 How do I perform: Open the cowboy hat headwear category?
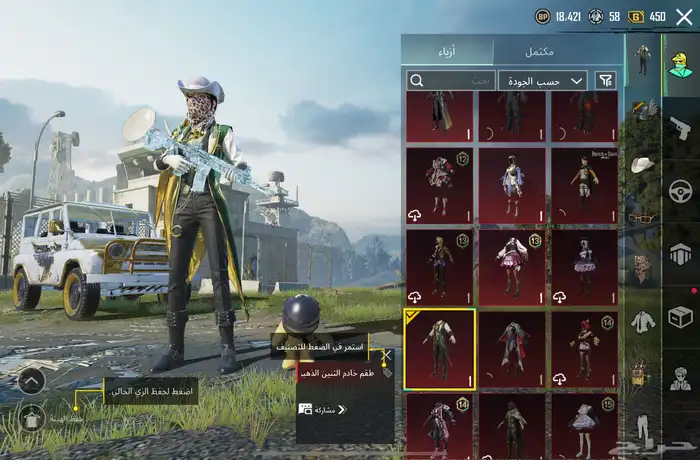(642, 163)
